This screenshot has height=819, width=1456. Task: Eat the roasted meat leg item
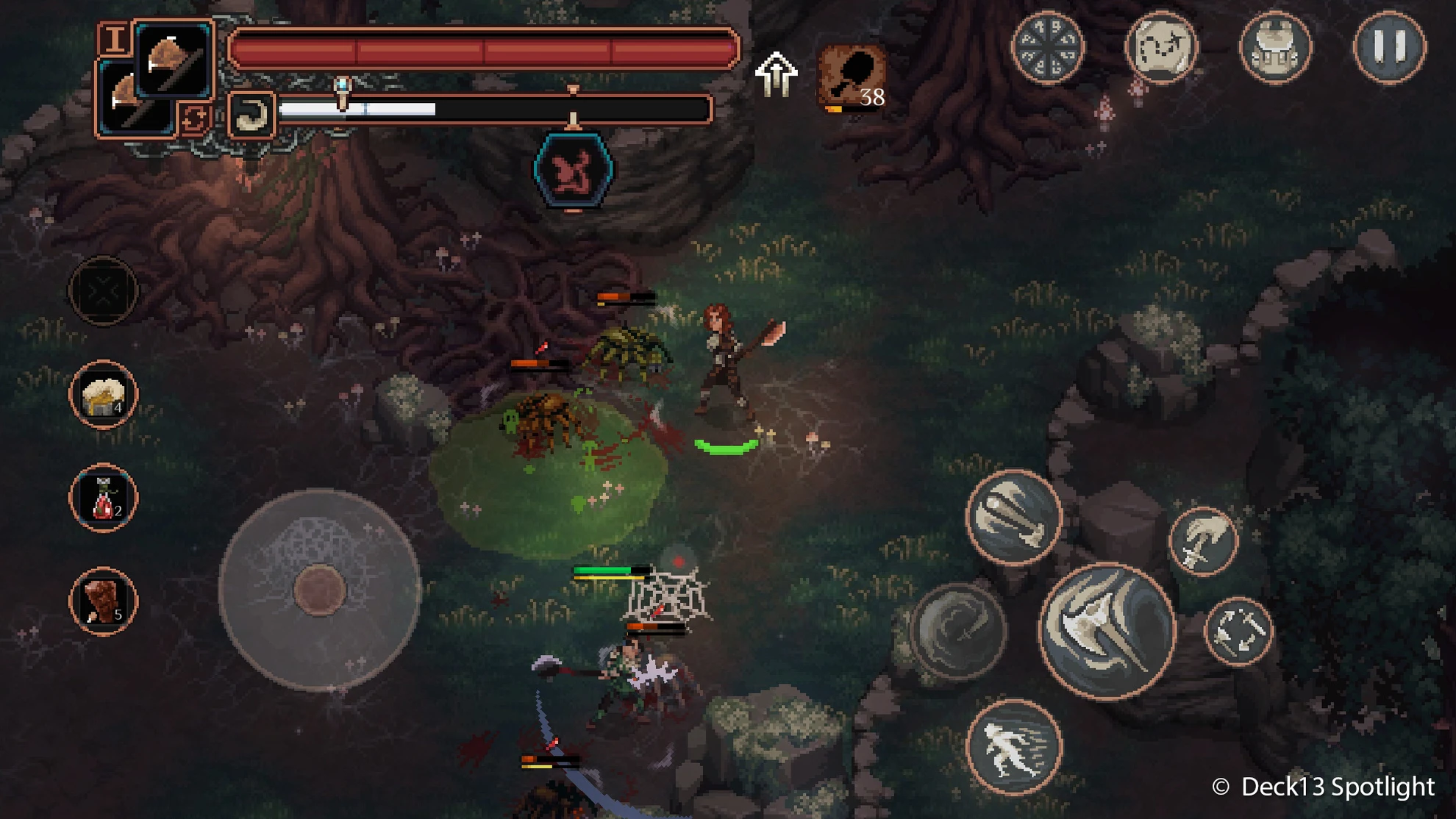(104, 601)
